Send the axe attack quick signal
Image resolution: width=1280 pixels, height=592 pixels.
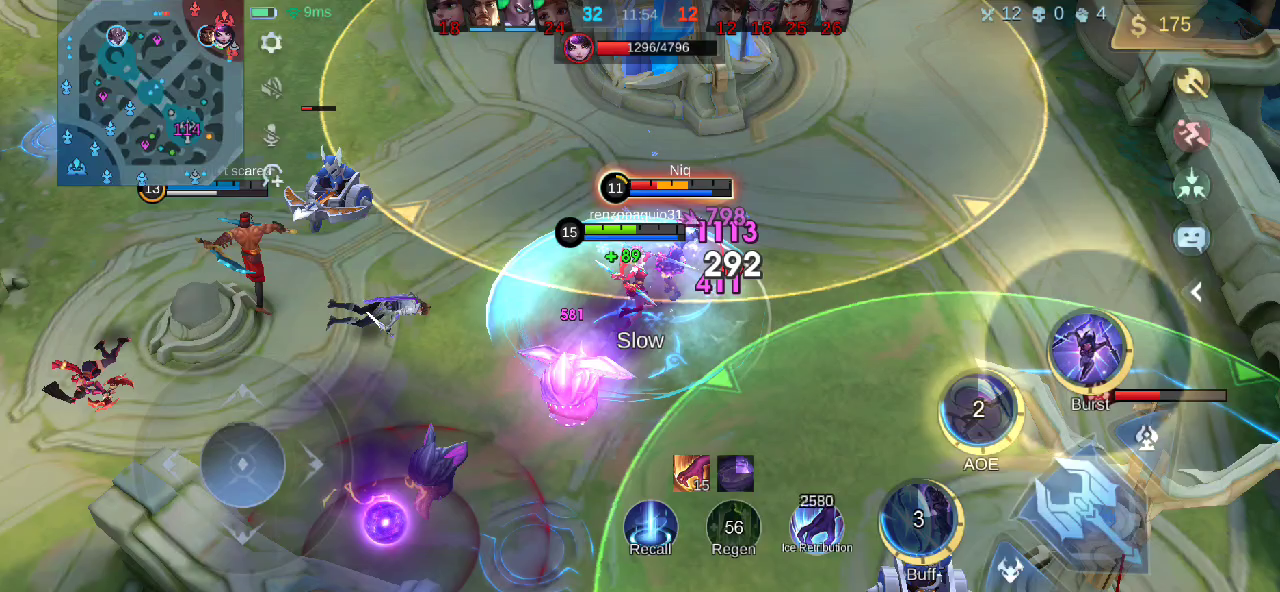tap(1191, 82)
